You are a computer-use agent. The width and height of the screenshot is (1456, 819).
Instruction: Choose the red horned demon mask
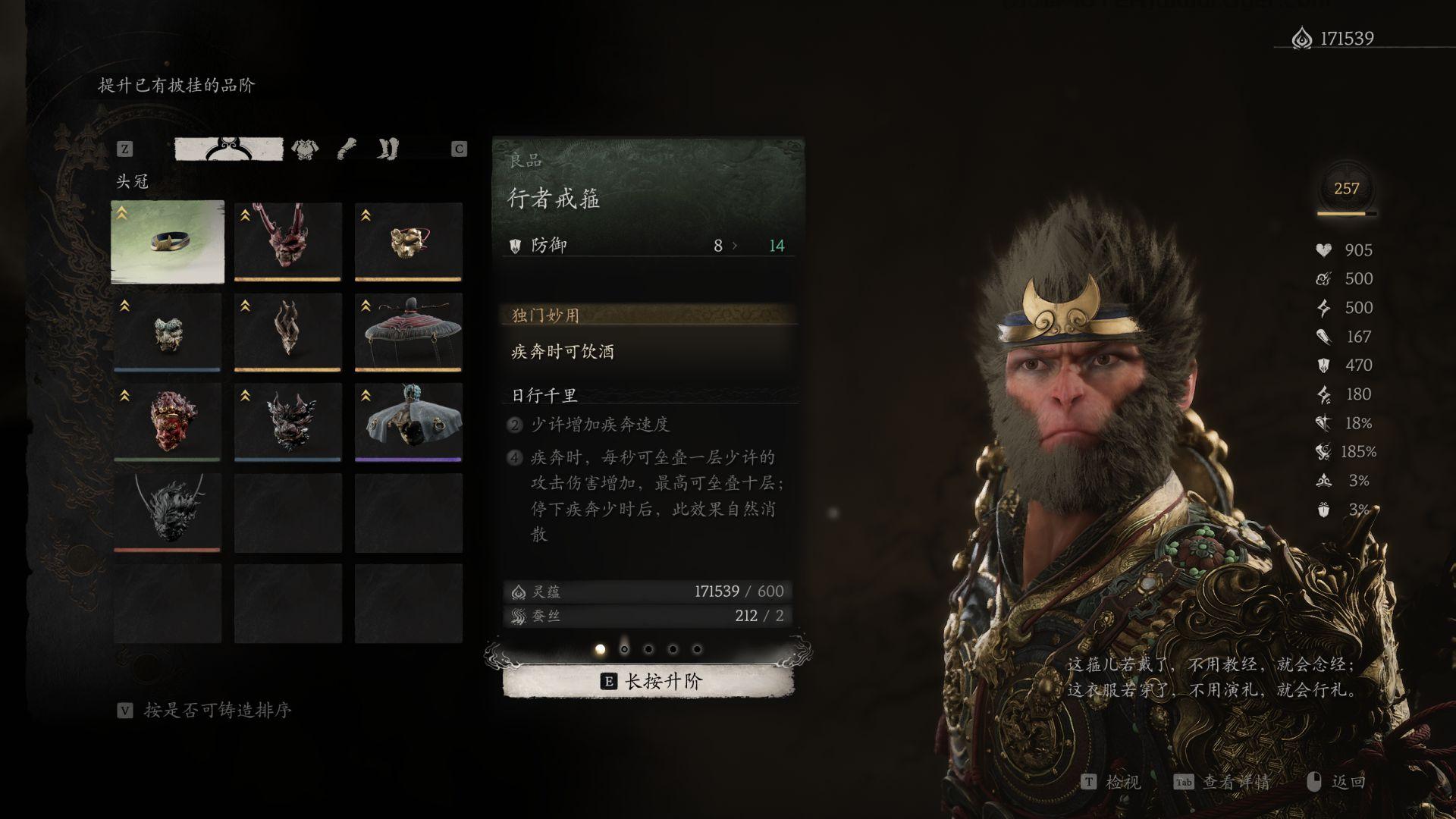[287, 241]
